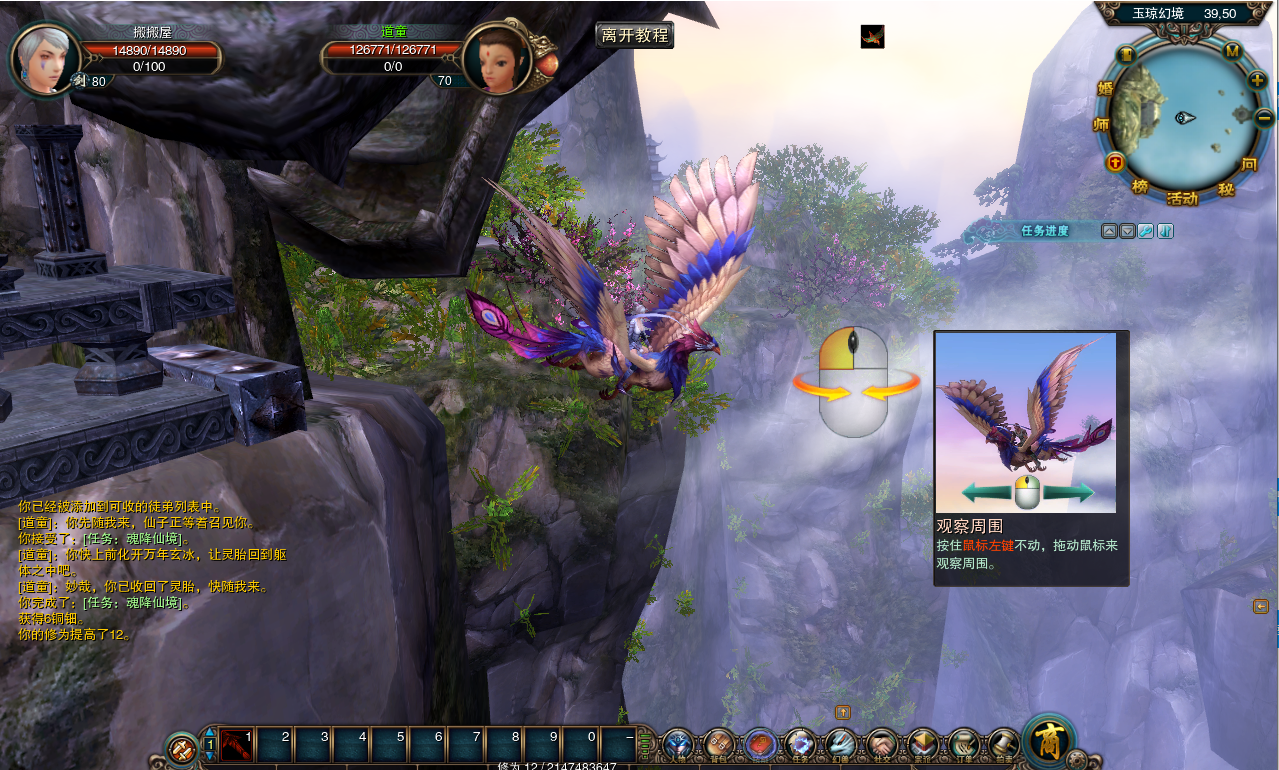
Task: Open the 任务 quest log
Action: point(800,745)
